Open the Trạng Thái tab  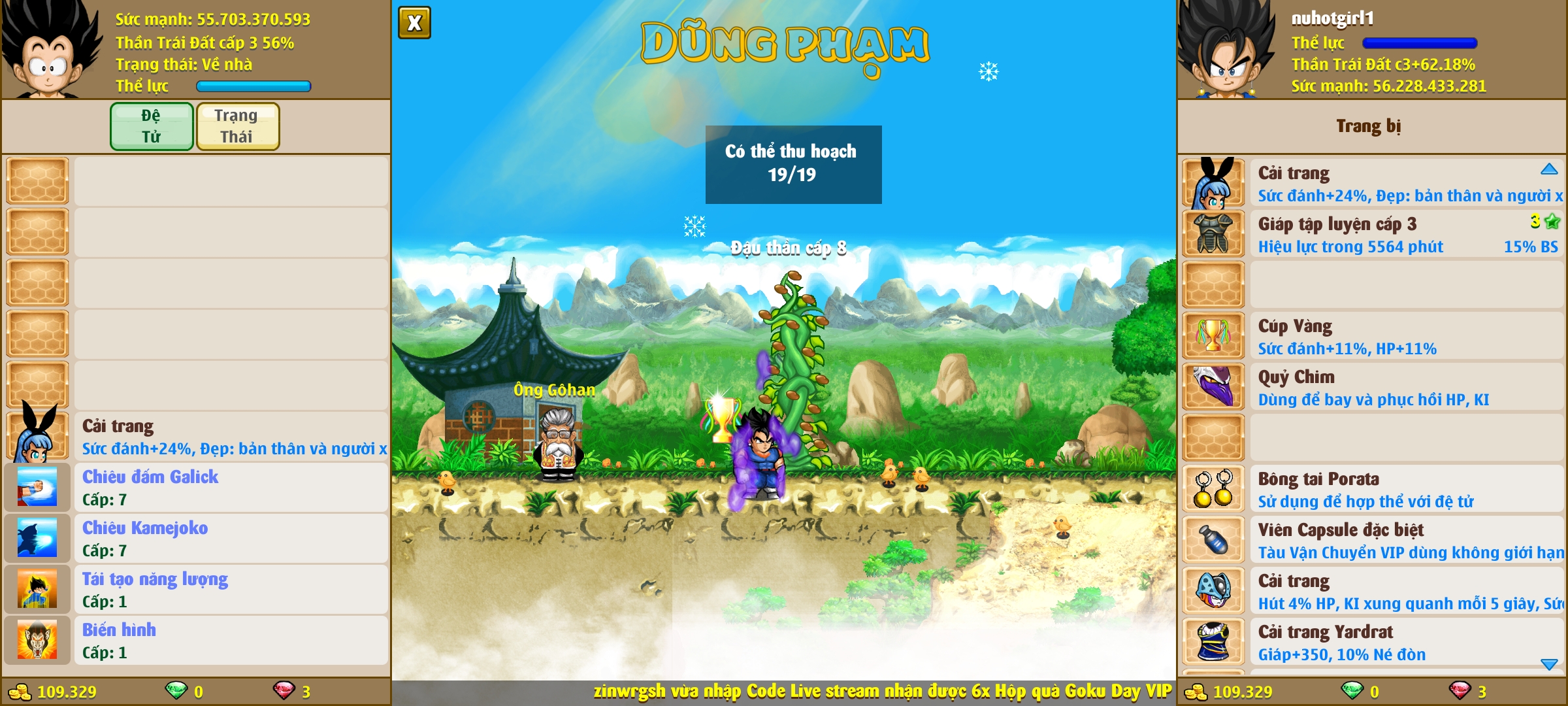pyautogui.click(x=237, y=126)
